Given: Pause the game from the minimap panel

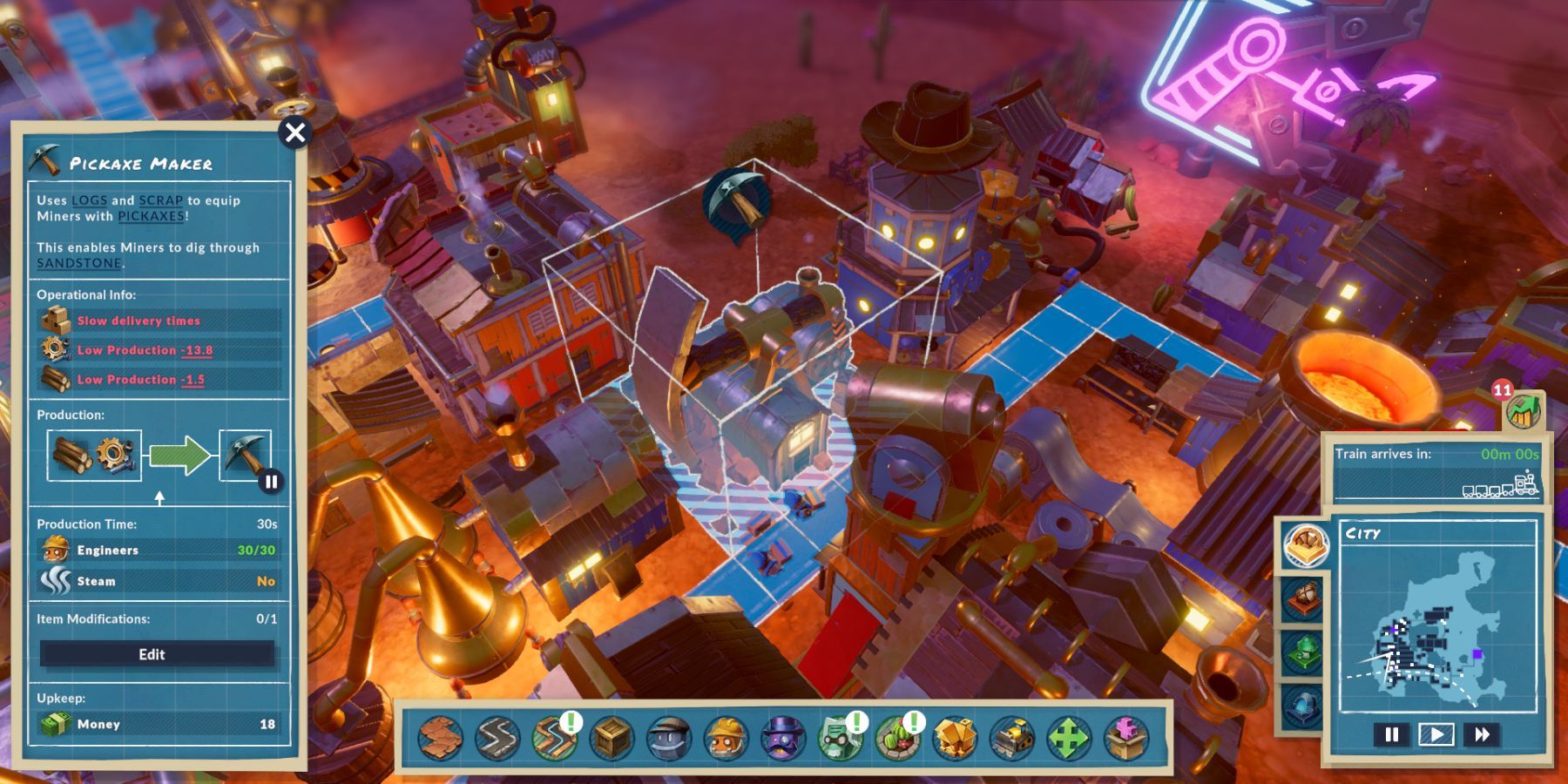Looking at the screenshot, I should pos(1391,733).
